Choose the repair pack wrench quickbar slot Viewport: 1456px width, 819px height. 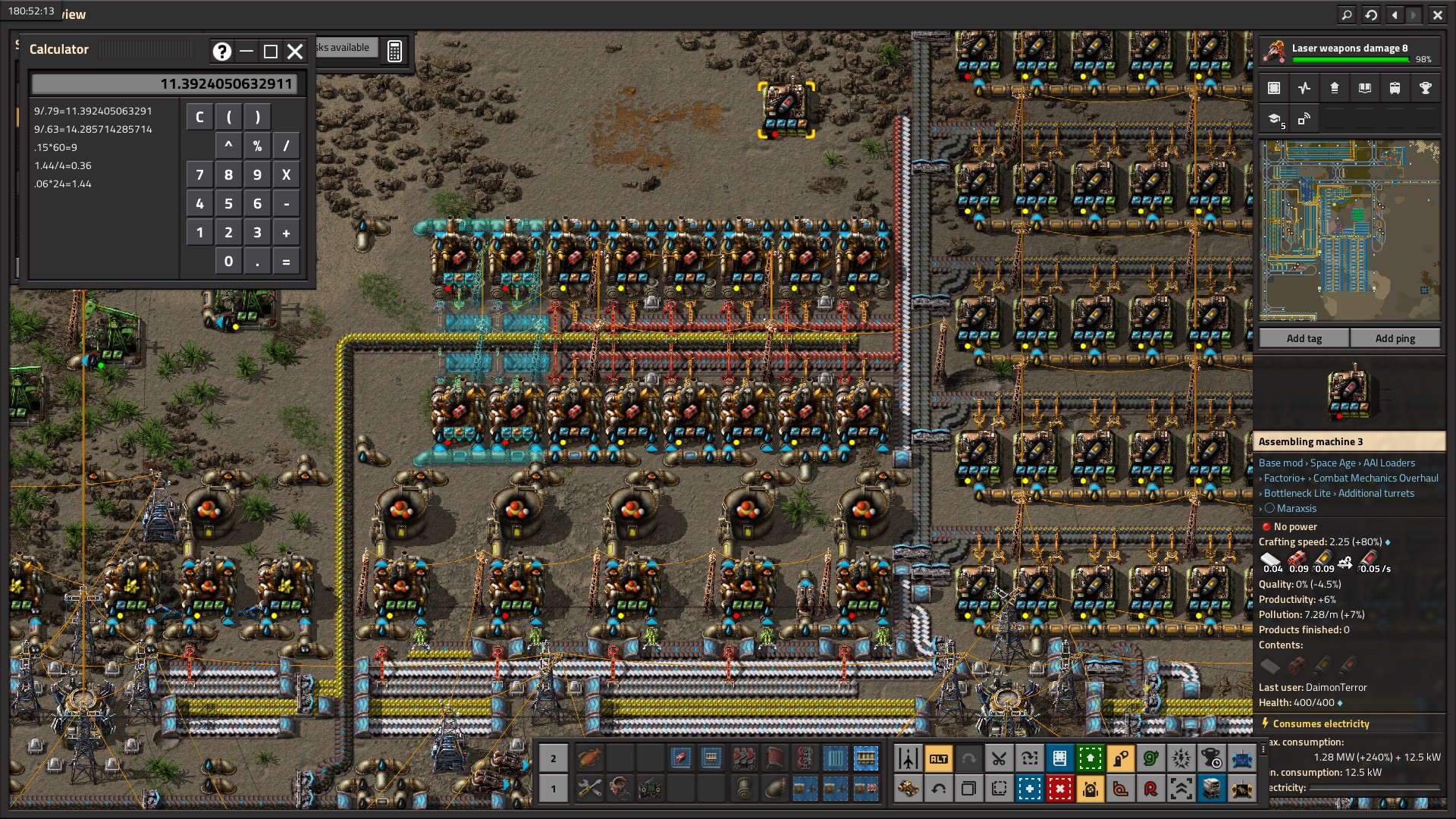(x=589, y=789)
